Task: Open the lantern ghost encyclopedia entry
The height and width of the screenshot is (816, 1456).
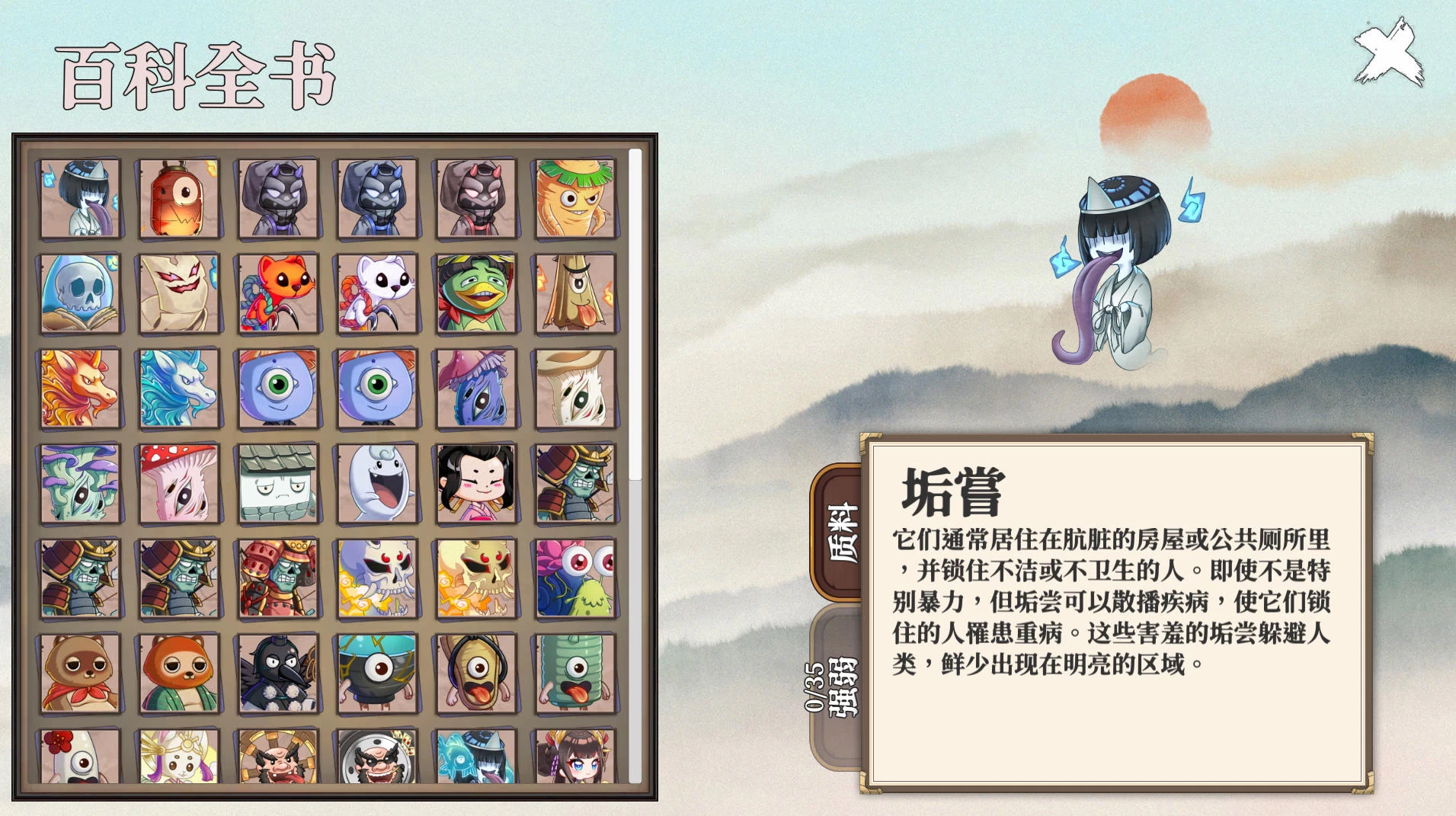Action: 179,198
